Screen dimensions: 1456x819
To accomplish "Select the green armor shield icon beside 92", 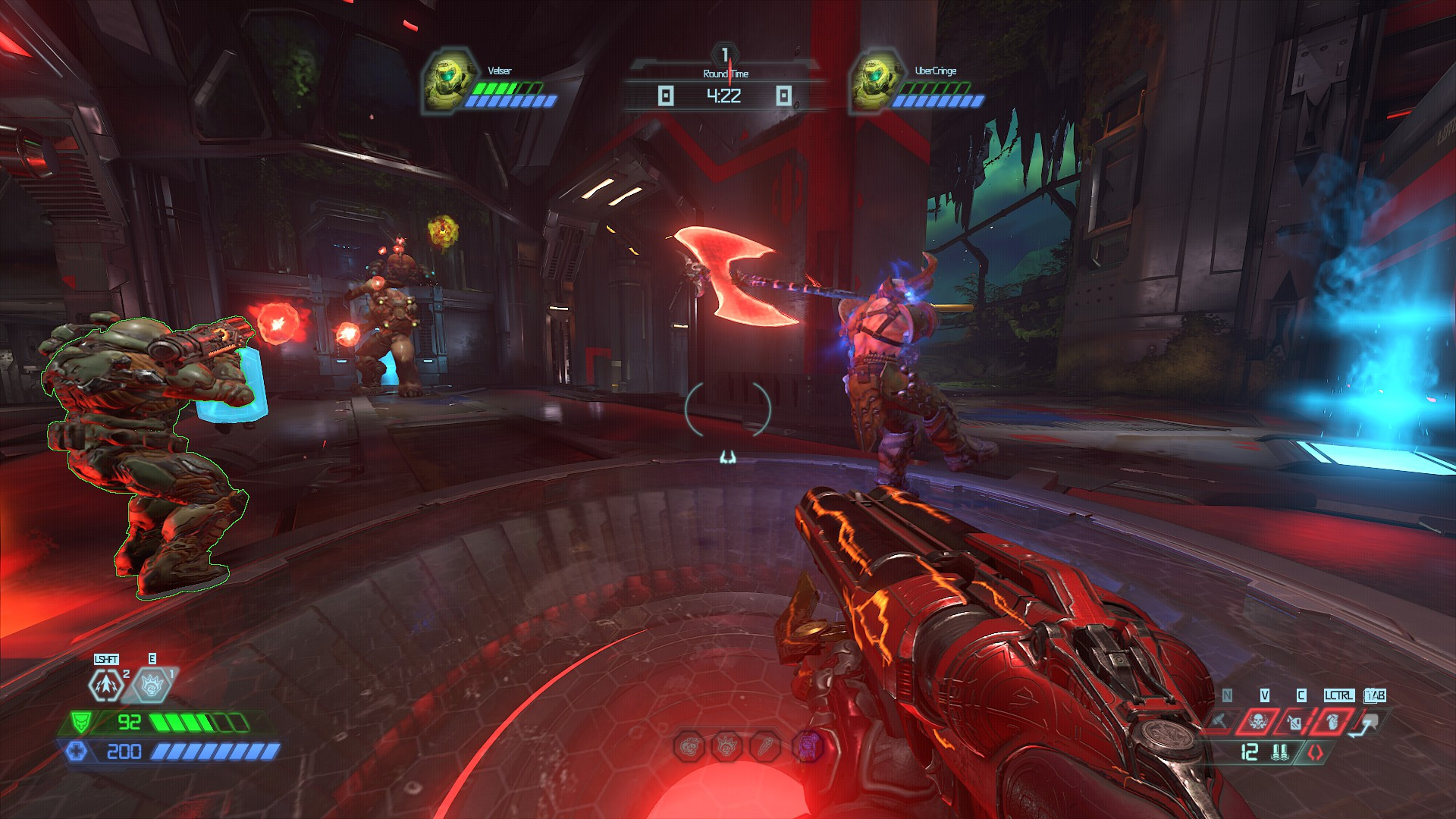I will pos(82,723).
